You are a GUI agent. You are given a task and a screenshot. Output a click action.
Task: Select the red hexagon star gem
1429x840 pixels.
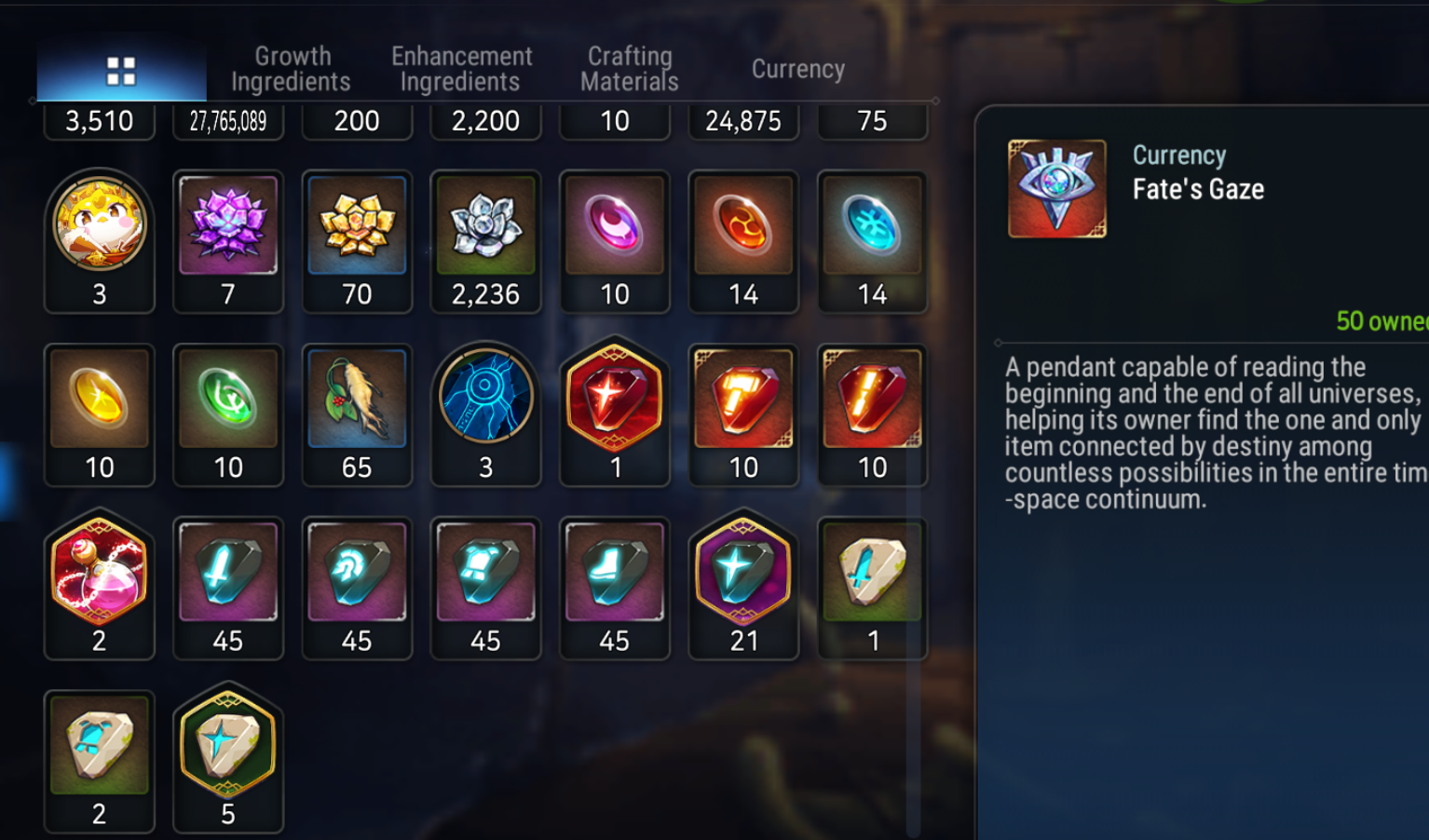click(x=614, y=400)
